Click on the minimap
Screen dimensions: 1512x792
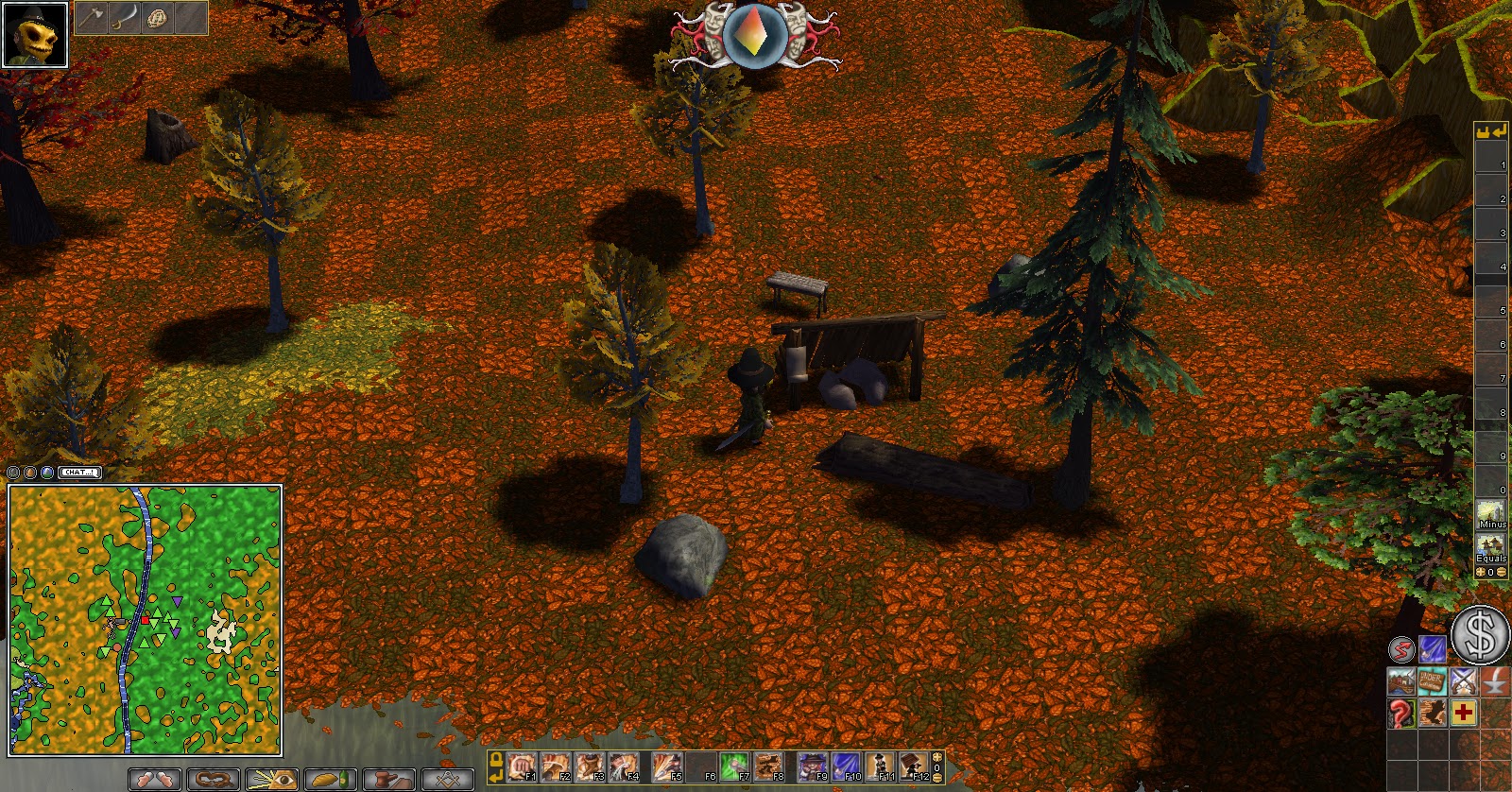point(145,620)
